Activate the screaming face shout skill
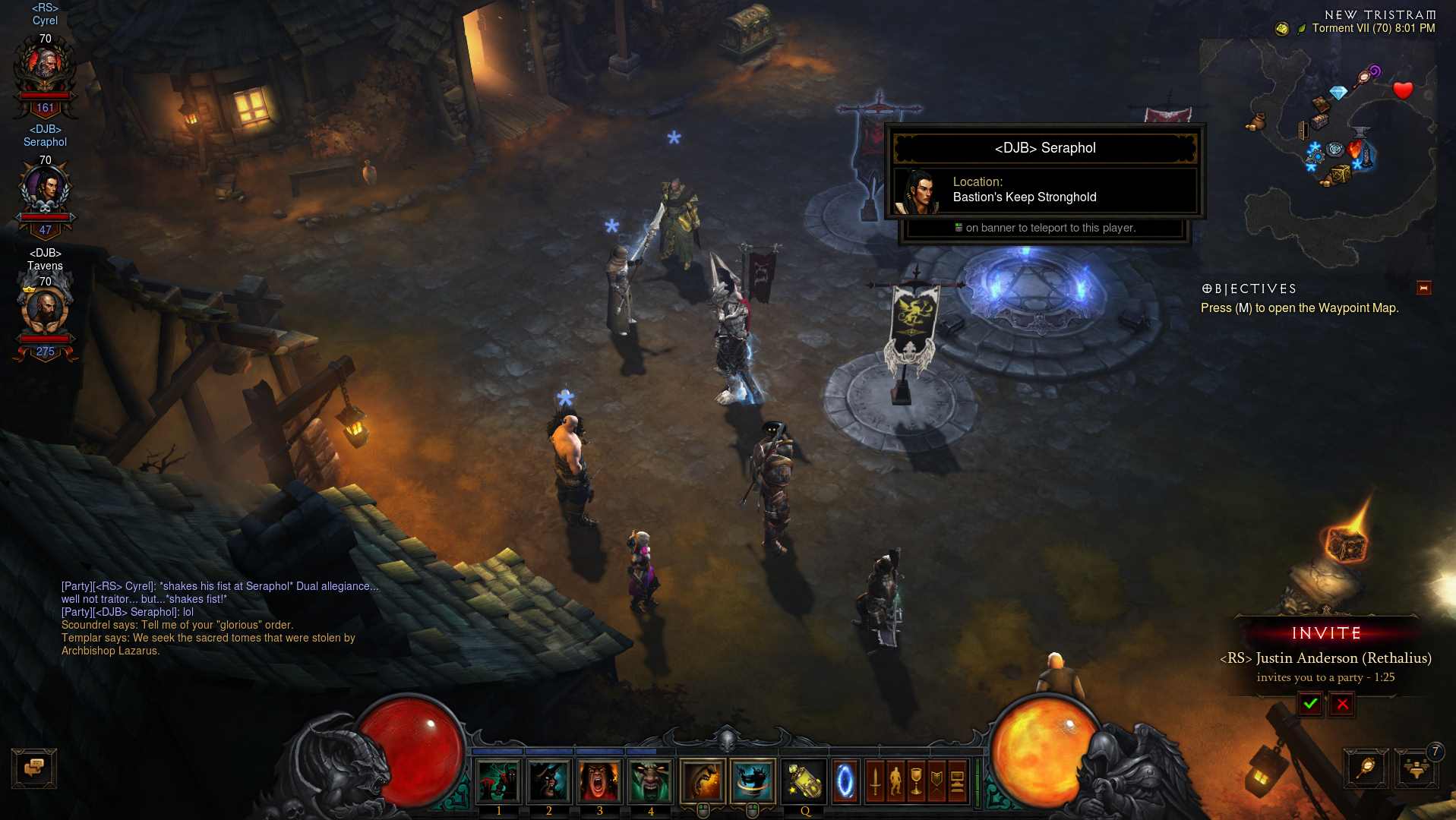 [599, 781]
